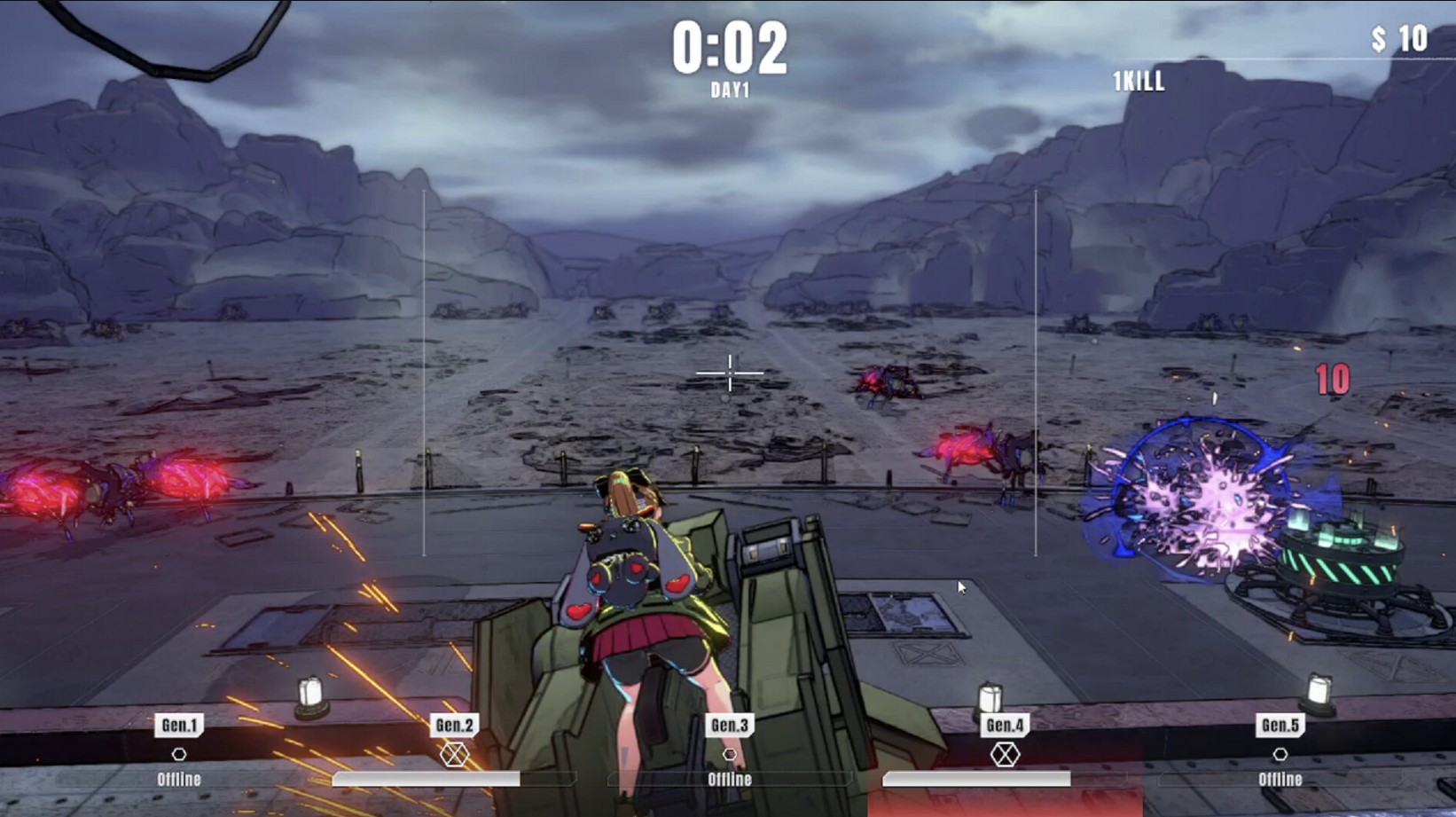Click the Gen.3 hexagon status marker
Screen dimensions: 1456x817
(x=731, y=752)
